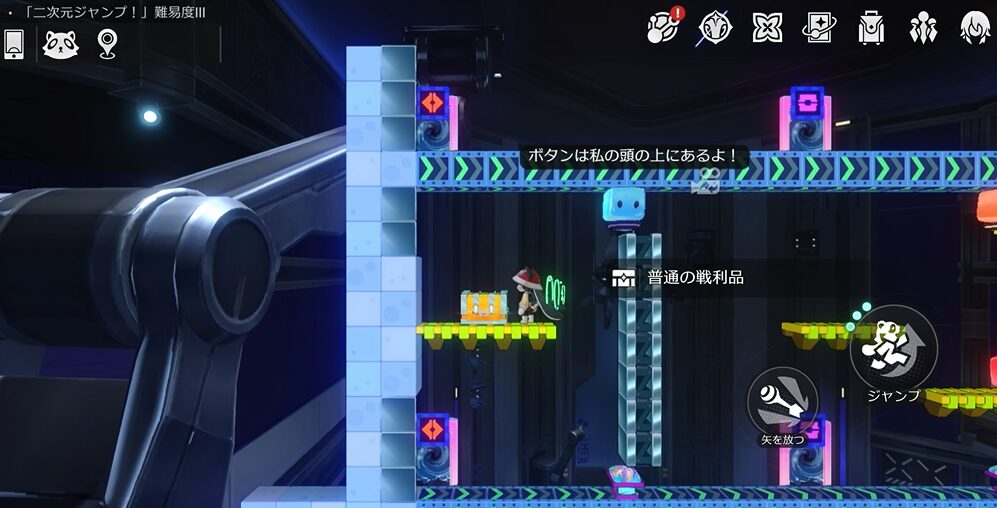Click the raccoon face icon
This screenshot has width=997, height=508.
(x=61, y=43)
